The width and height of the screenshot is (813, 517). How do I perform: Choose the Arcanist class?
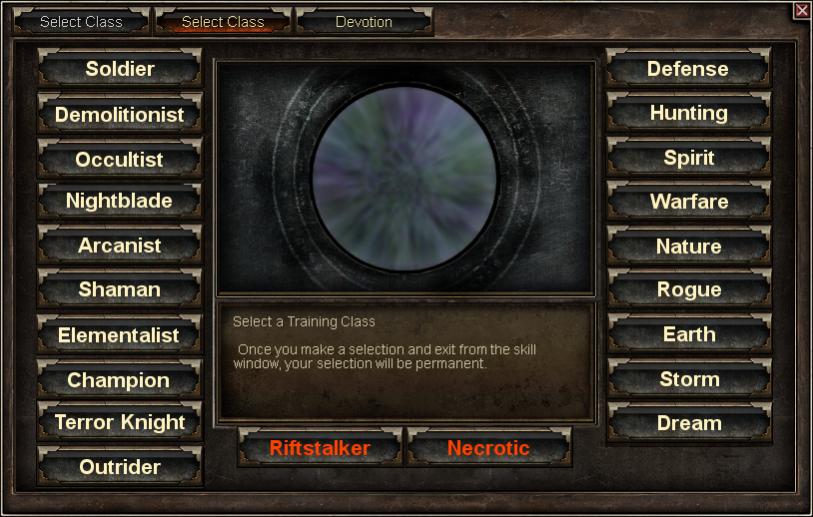tap(120, 245)
